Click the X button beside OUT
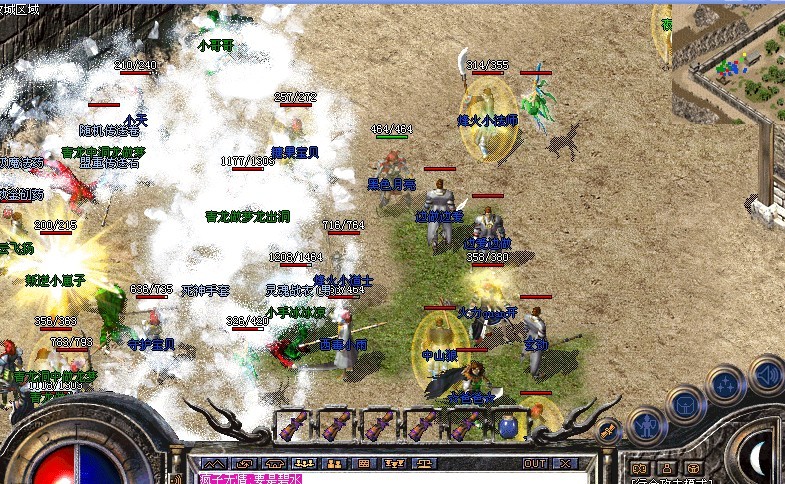Image resolution: width=785 pixels, height=484 pixels. pyautogui.click(x=565, y=464)
